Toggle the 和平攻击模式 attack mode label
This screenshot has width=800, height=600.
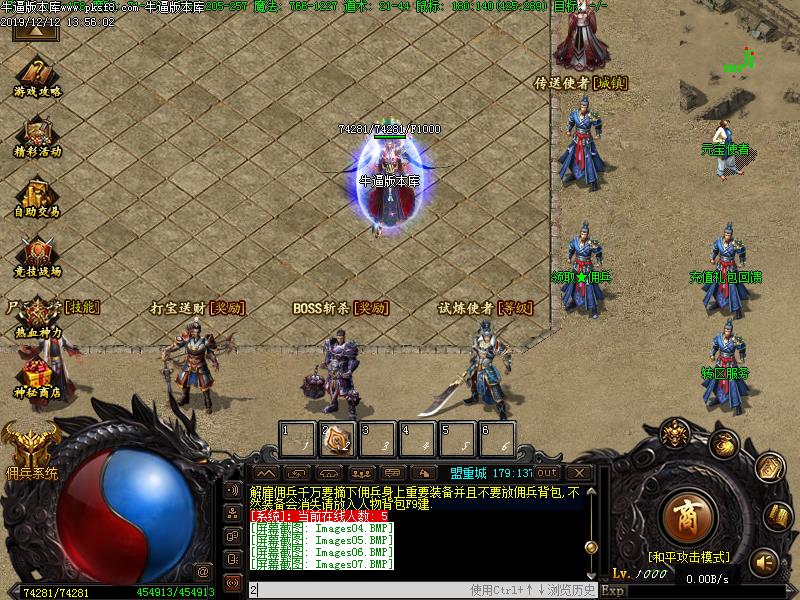point(687,557)
